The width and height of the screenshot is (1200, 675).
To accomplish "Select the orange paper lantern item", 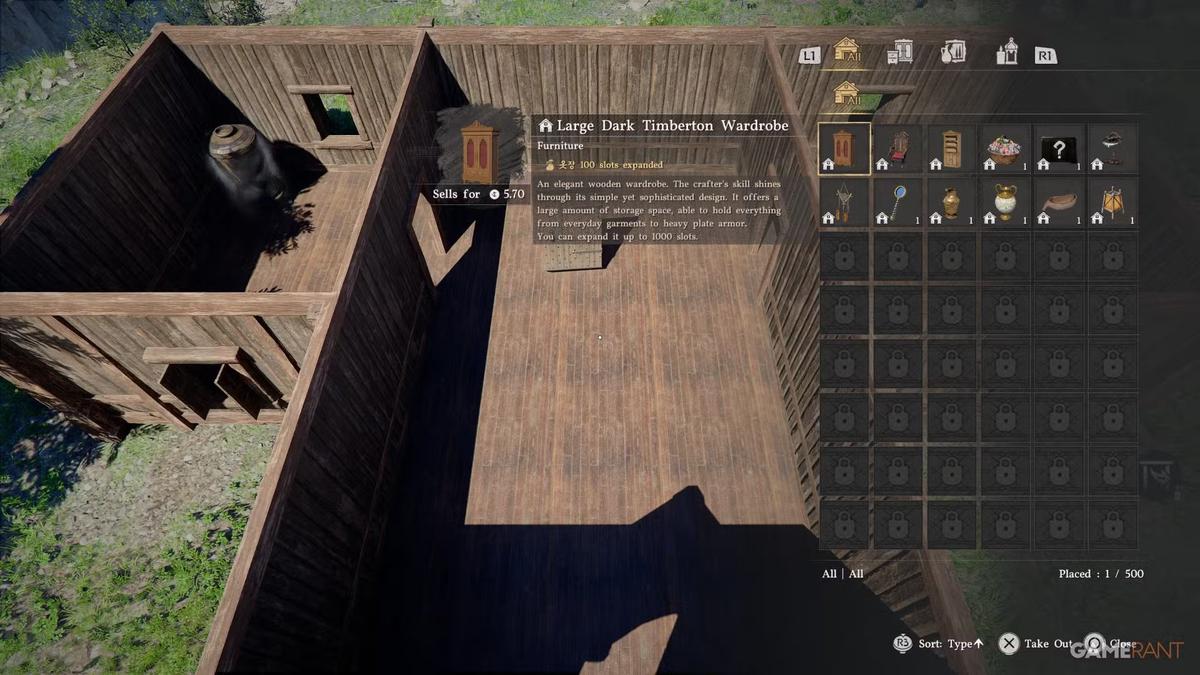I will tap(1112, 202).
